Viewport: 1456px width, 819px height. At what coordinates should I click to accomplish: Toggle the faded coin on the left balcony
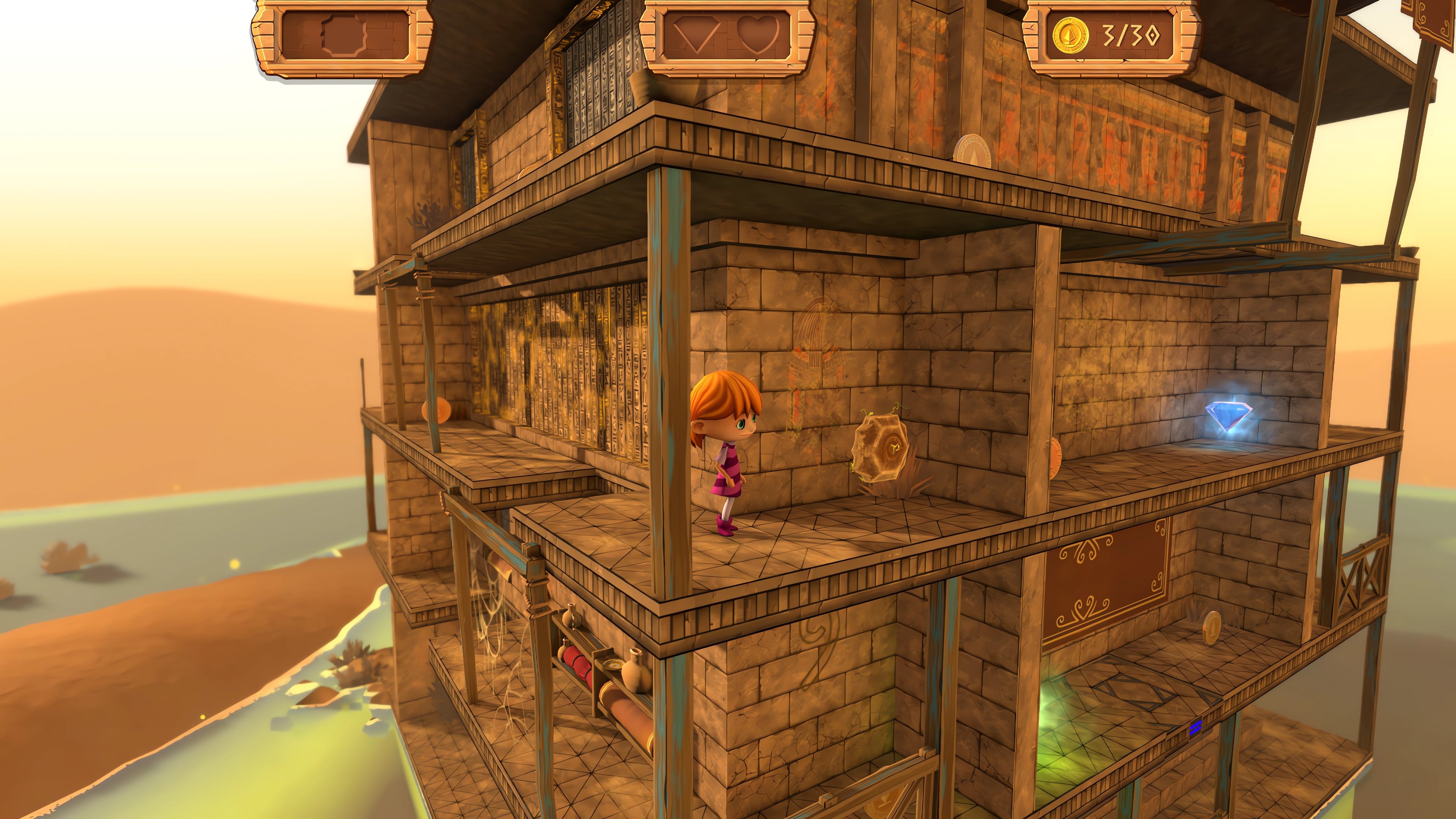pos(436,410)
